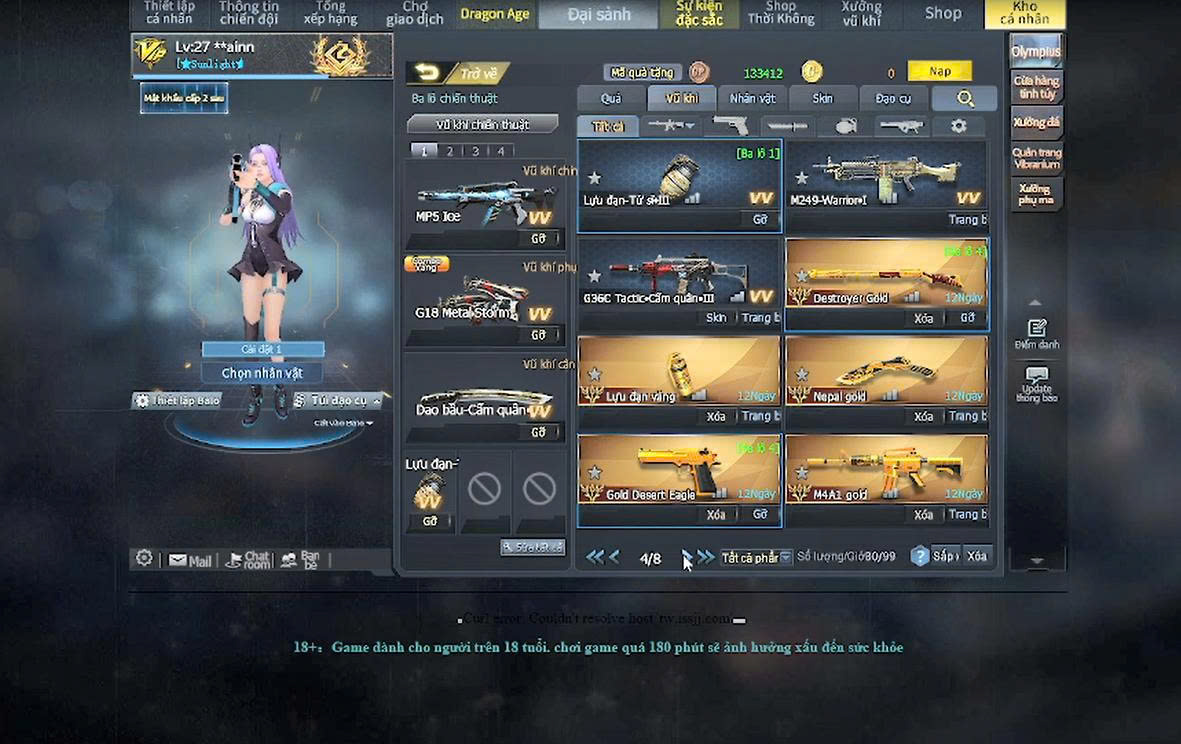The height and width of the screenshot is (744, 1181).
Task: Open the Olympus side shortcut
Action: (1035, 51)
